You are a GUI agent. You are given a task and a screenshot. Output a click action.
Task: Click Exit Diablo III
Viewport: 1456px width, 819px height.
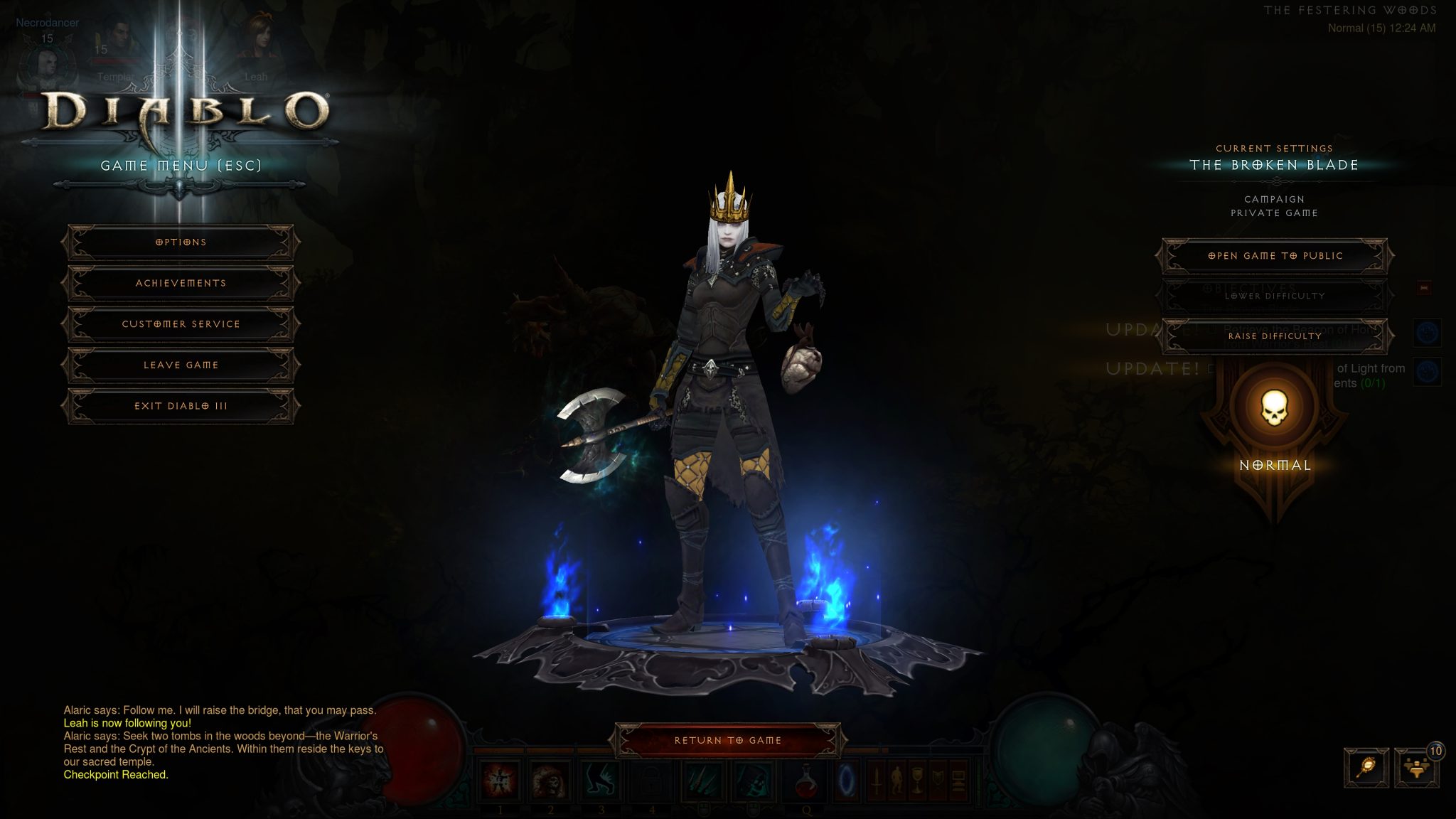click(180, 405)
